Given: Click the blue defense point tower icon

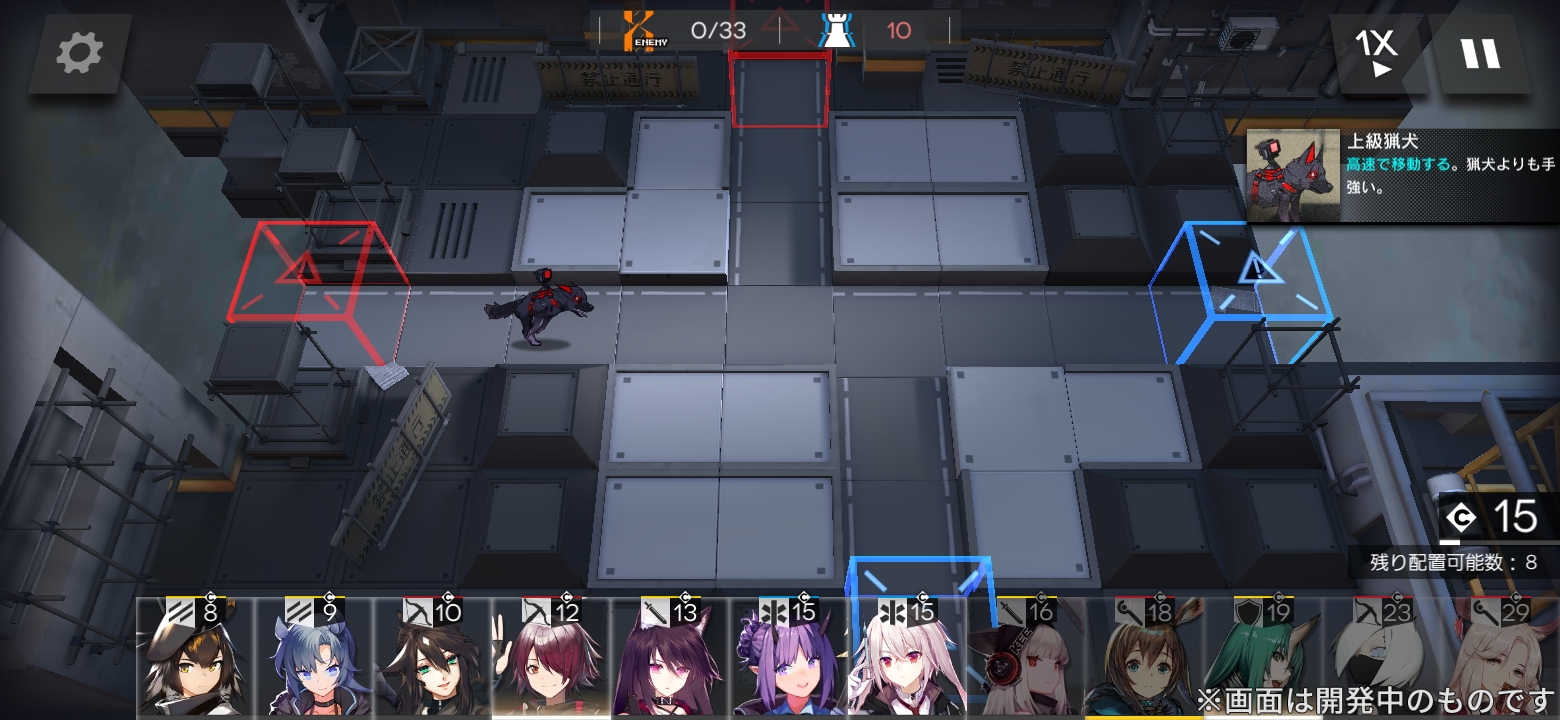Looking at the screenshot, I should click(837, 28).
